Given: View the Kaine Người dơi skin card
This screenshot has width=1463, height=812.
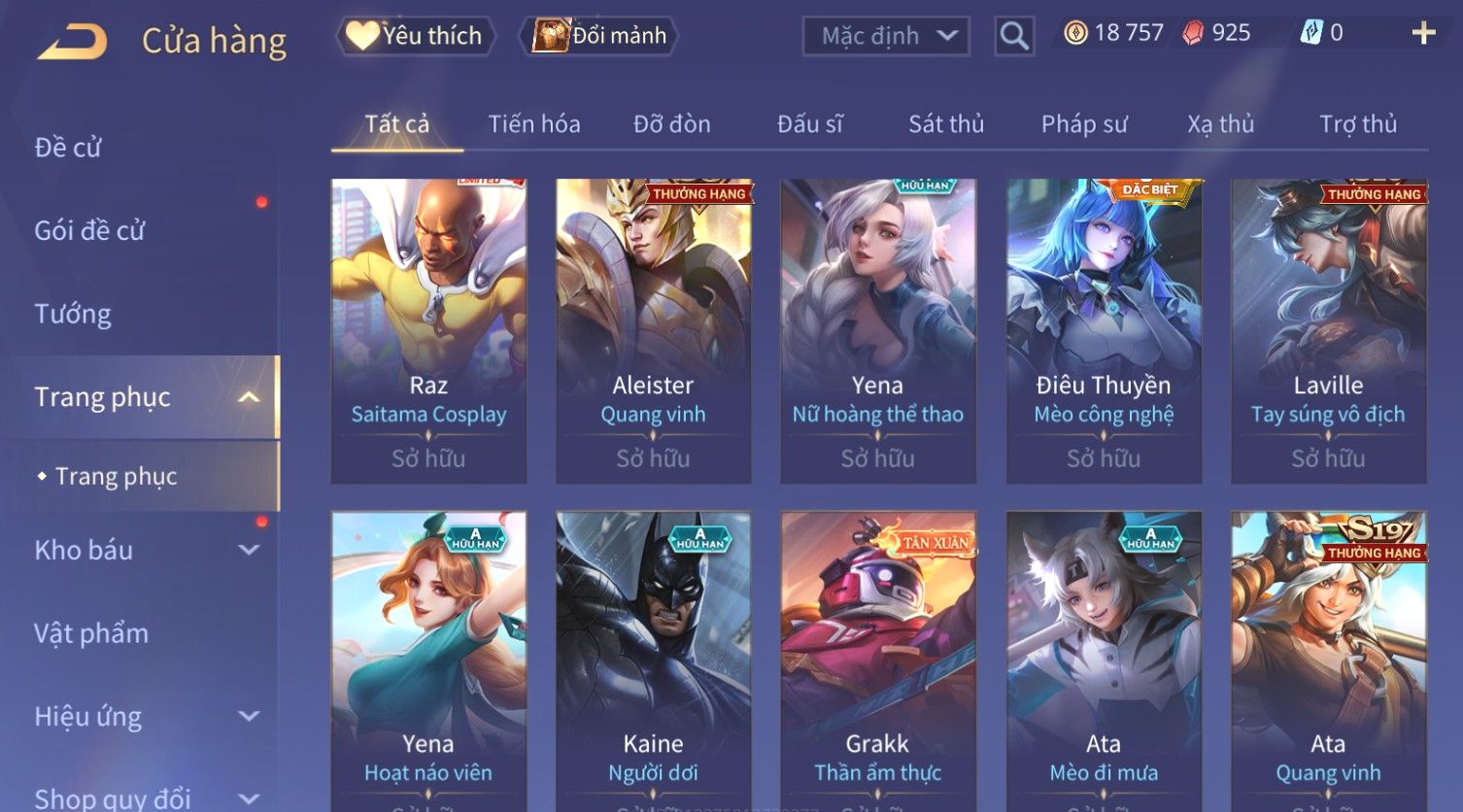Looking at the screenshot, I should (653, 660).
